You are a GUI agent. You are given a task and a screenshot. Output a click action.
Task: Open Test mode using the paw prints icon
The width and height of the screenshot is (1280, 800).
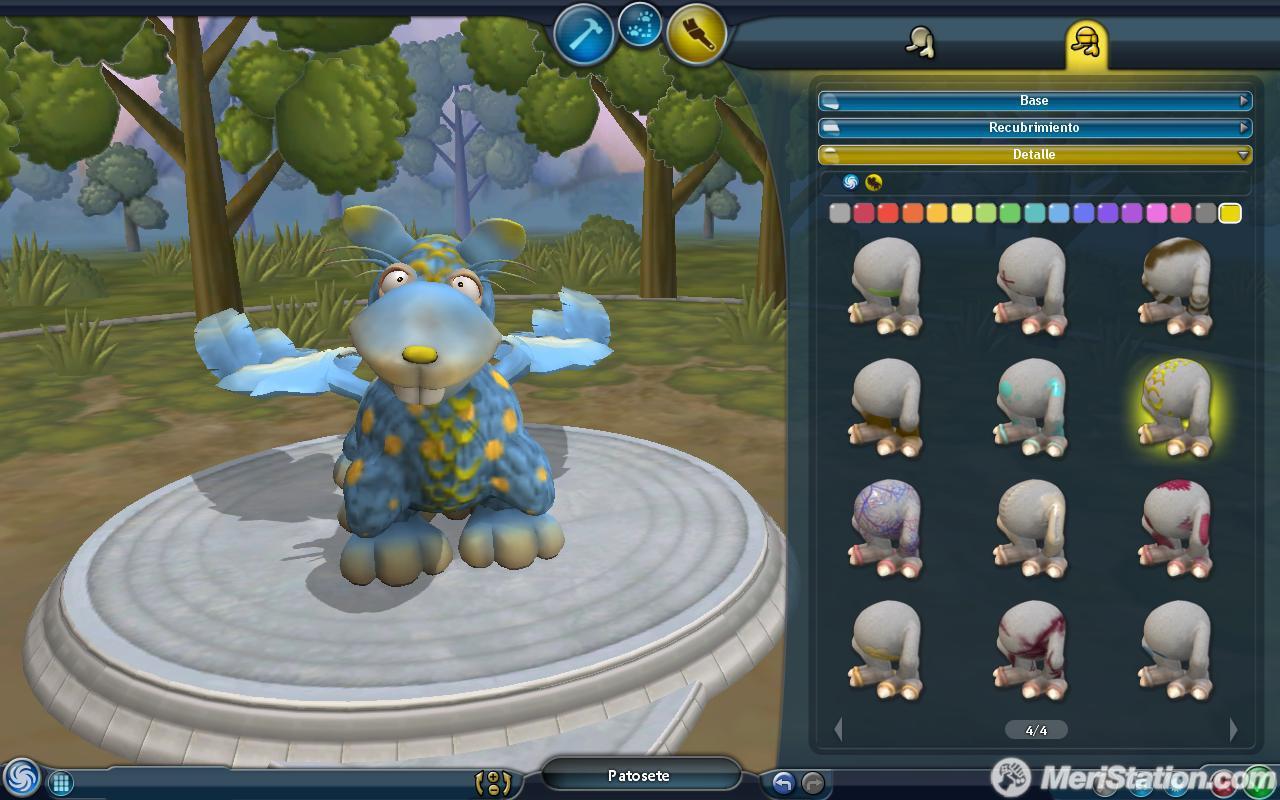pos(639,26)
